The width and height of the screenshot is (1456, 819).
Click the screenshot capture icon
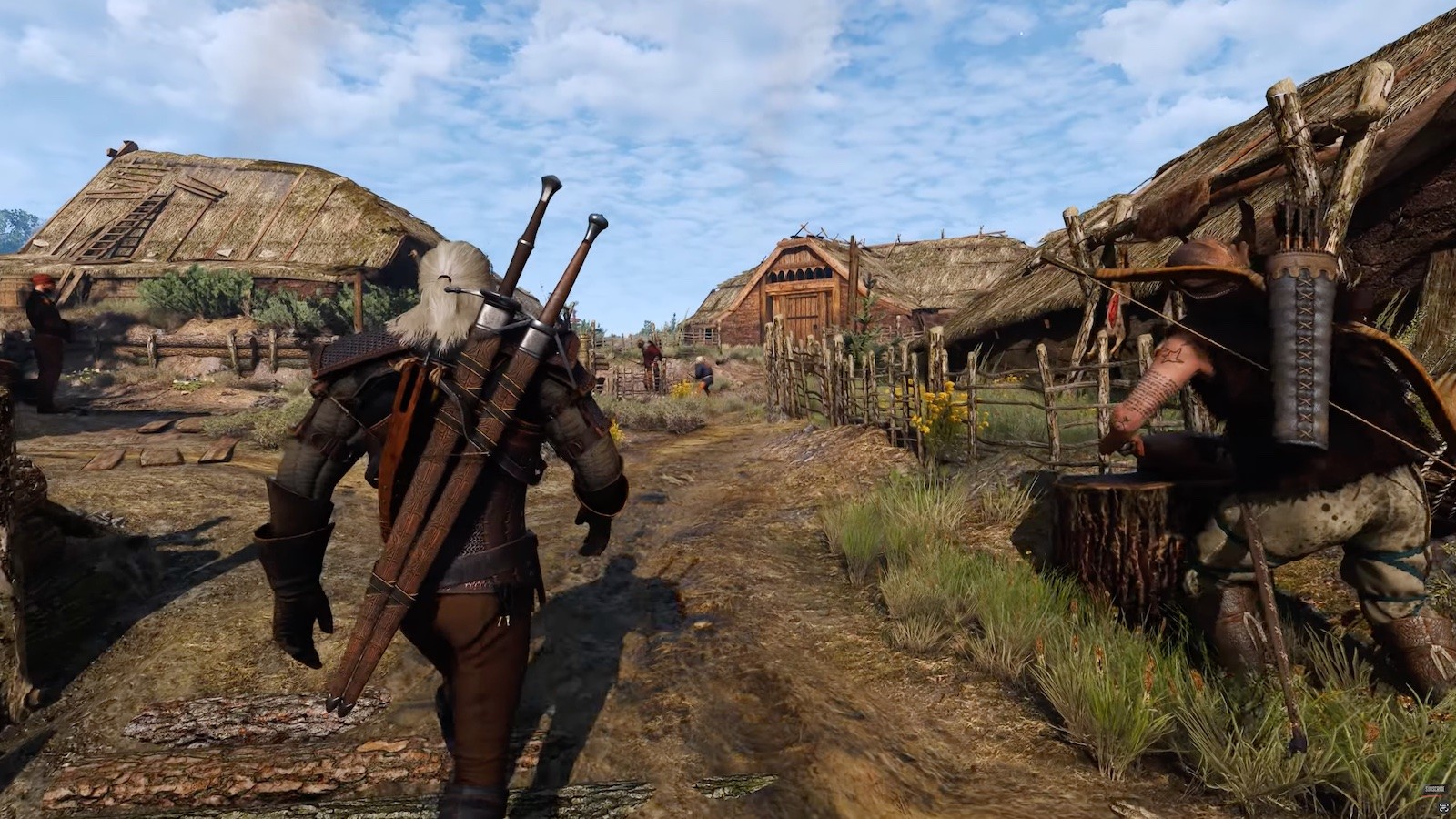coord(1444,807)
